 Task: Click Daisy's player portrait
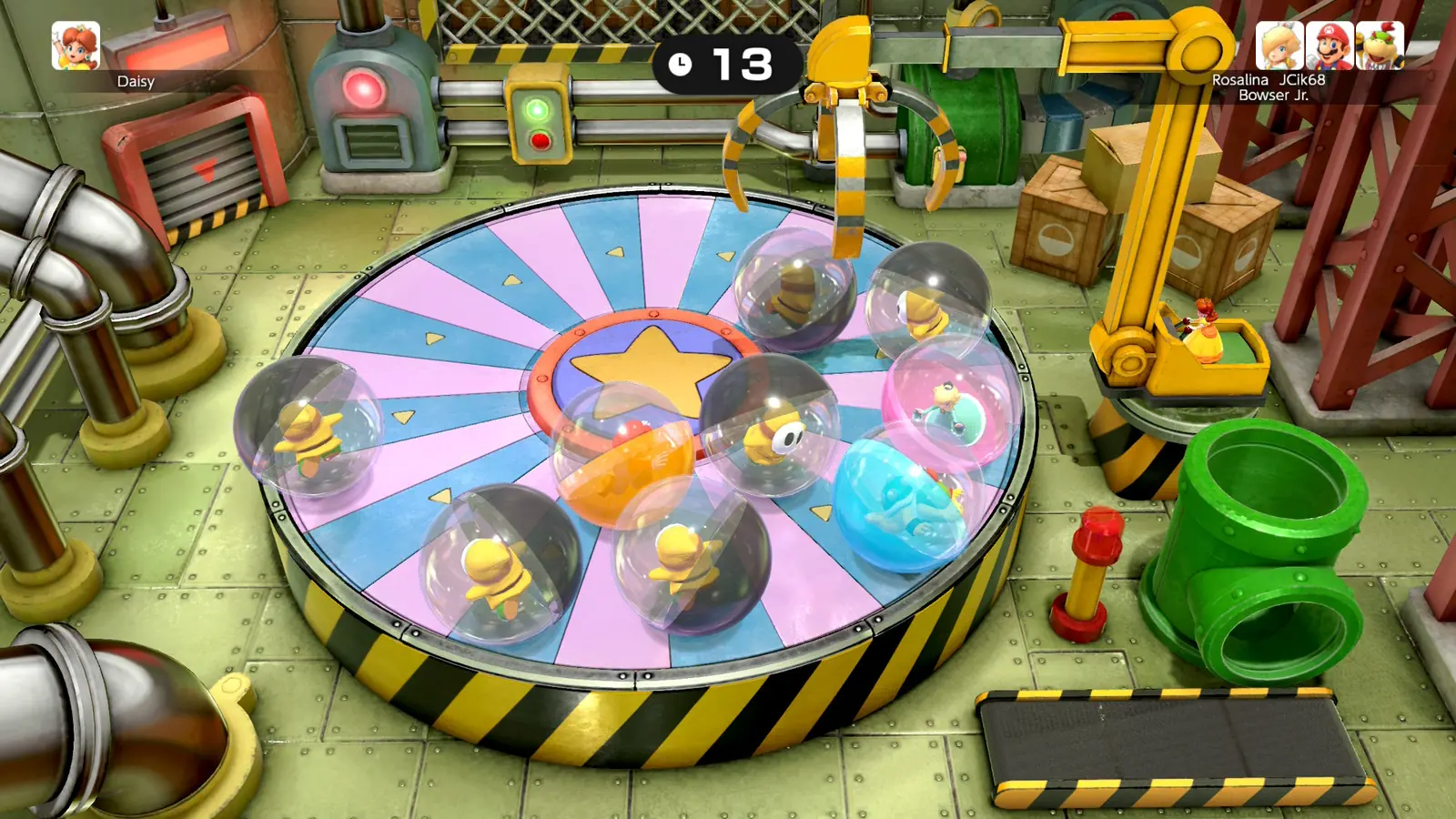point(76,45)
